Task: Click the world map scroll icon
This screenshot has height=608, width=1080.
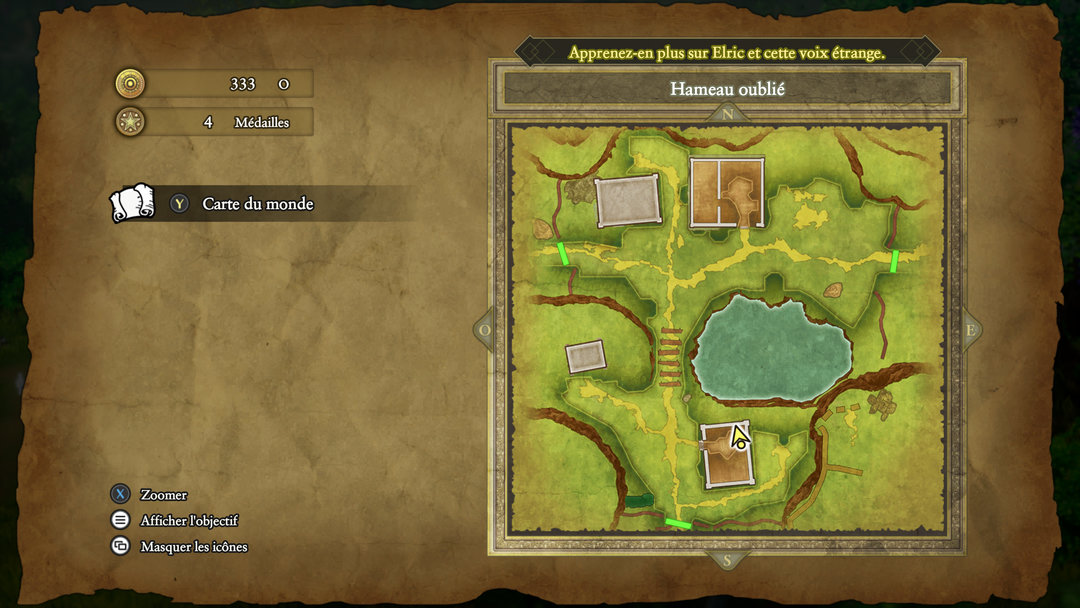Action: (132, 203)
